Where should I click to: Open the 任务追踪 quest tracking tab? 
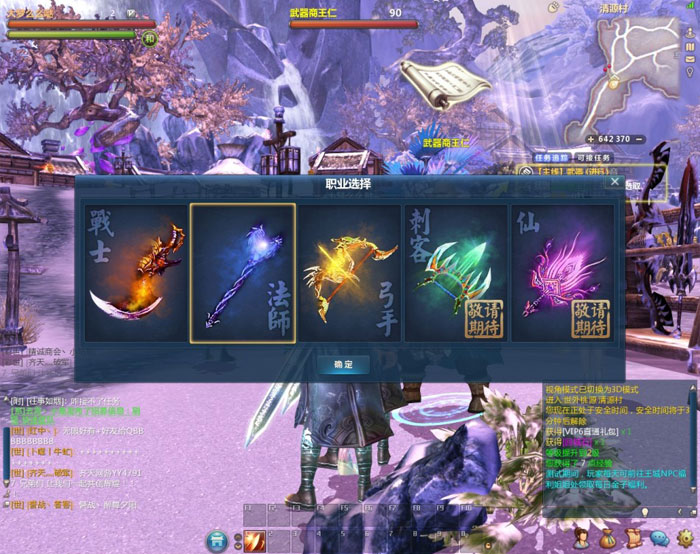(550, 157)
